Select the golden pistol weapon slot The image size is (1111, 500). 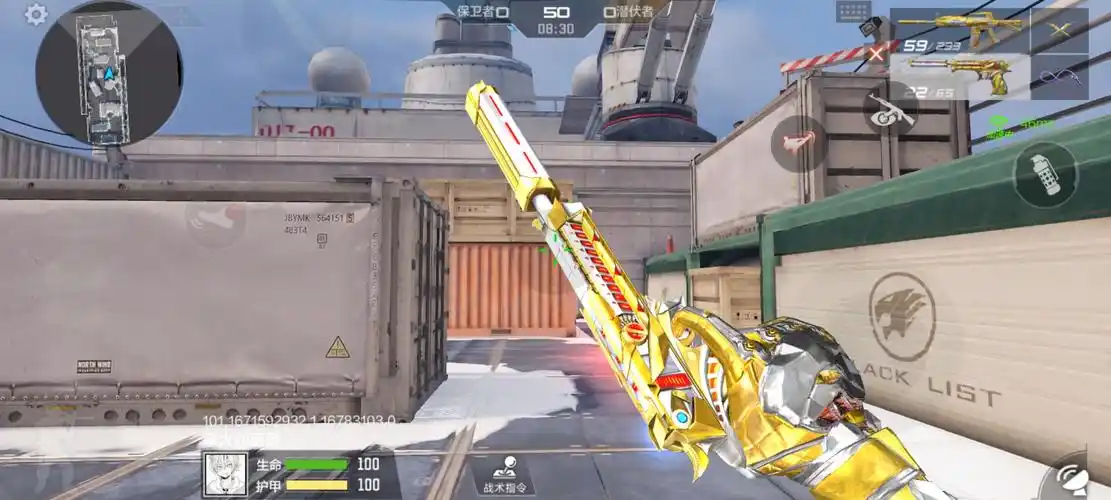click(x=957, y=76)
